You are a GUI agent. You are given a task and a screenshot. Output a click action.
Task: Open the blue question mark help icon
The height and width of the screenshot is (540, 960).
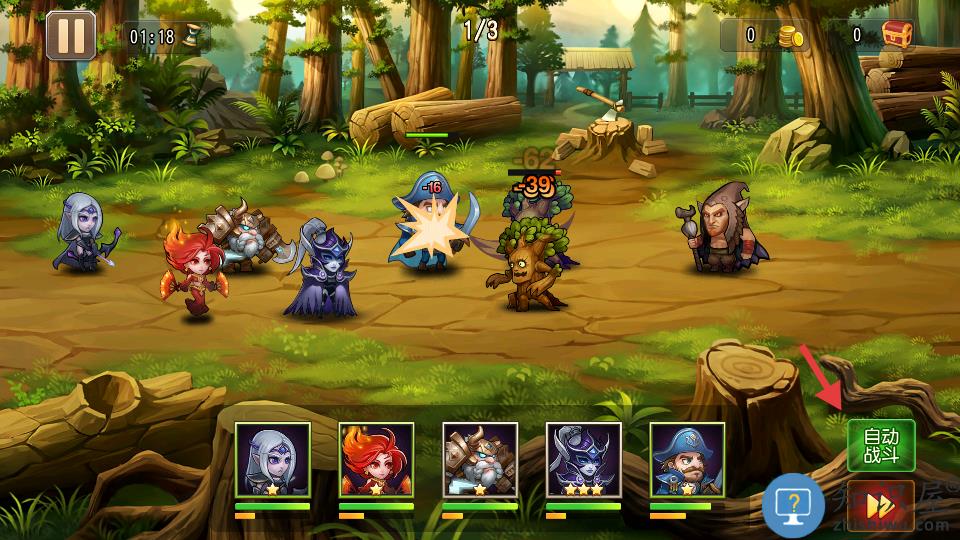[793, 505]
